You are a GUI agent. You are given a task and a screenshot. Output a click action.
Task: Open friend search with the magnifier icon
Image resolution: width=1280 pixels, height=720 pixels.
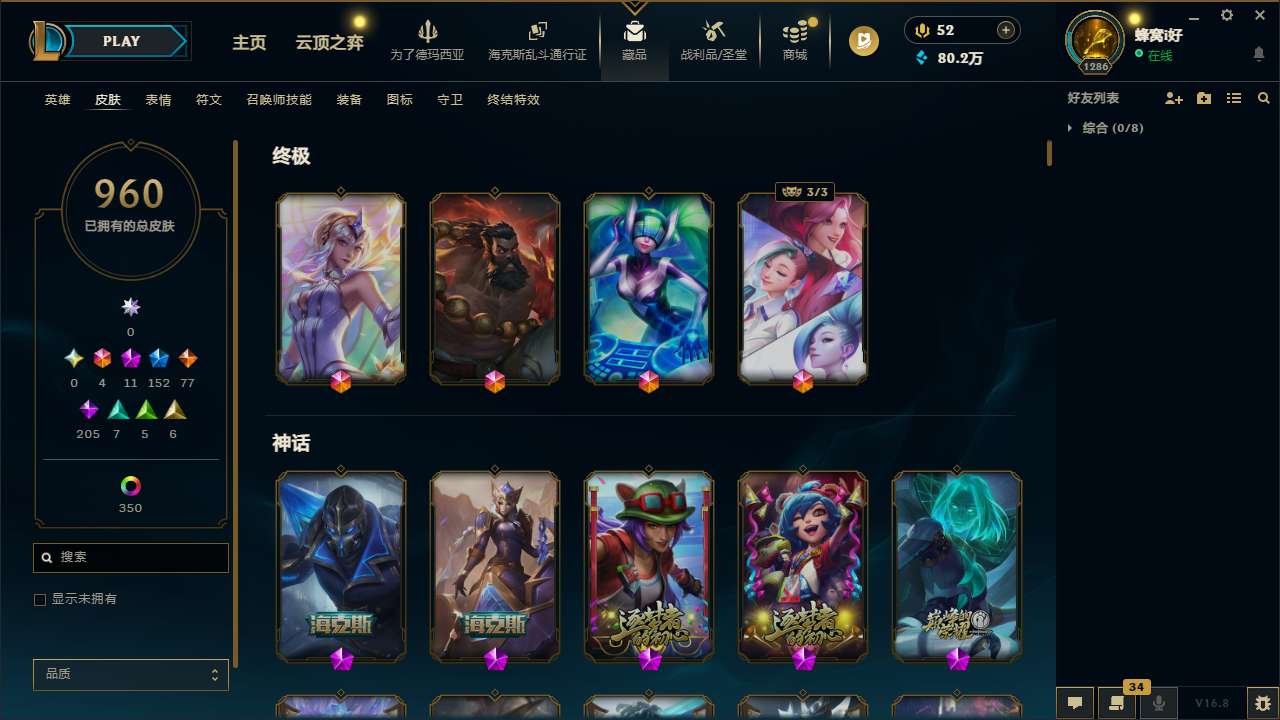(1264, 98)
